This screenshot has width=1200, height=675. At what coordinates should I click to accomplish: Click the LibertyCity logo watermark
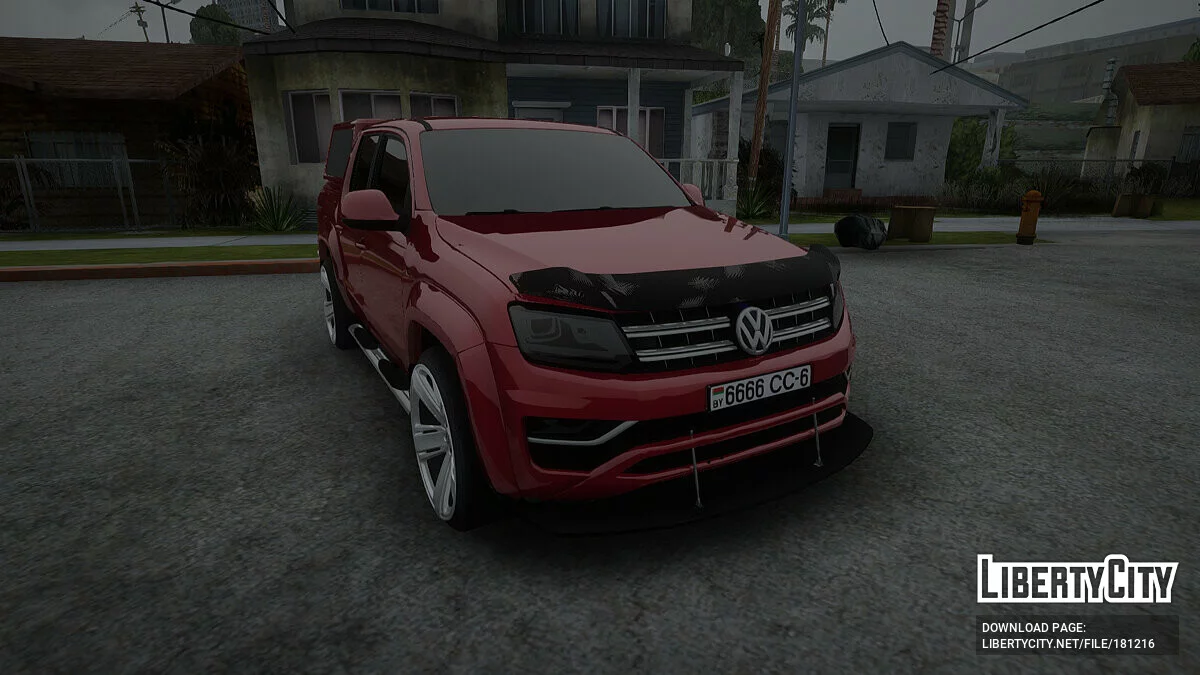(1077, 579)
